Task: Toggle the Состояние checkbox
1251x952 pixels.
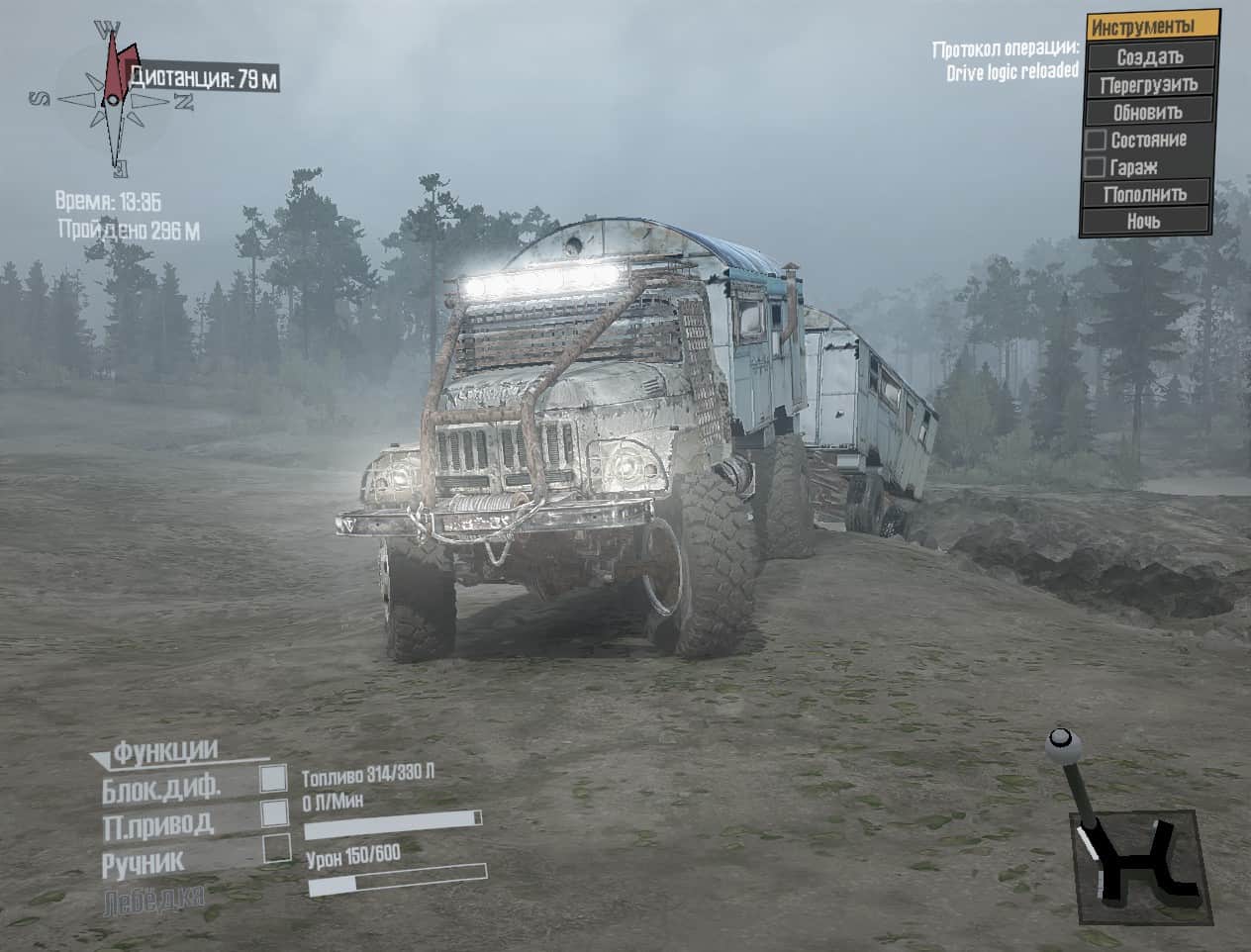Action: click(1096, 141)
